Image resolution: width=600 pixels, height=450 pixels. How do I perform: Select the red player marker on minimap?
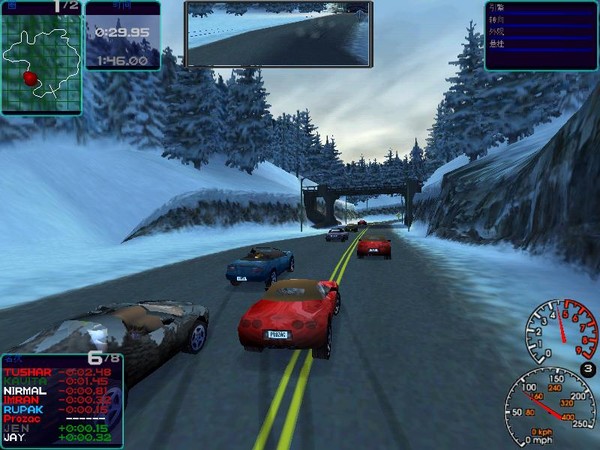pyautogui.click(x=30, y=77)
